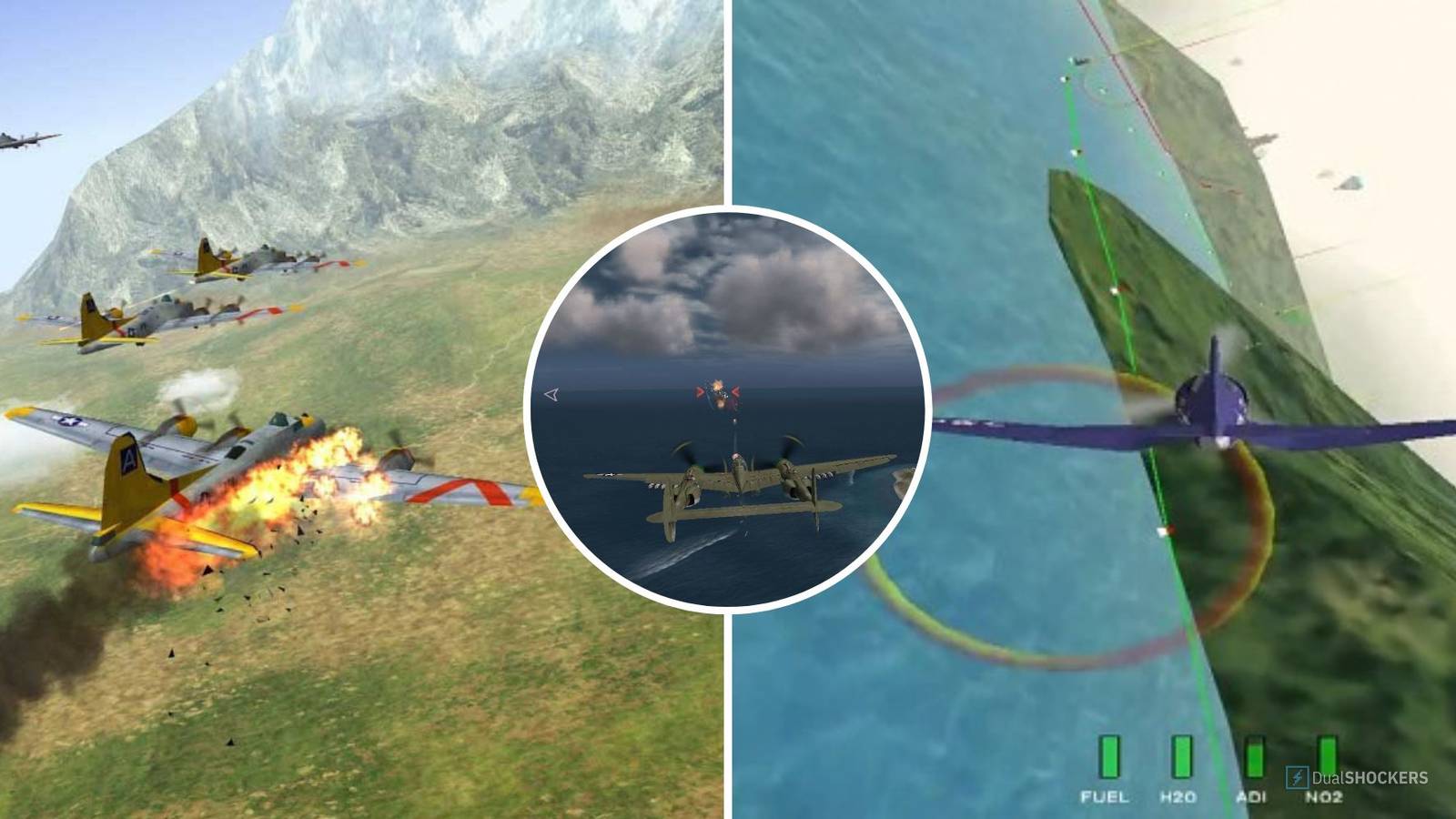Click the white arrow marker in circular inset
The image size is (1456, 819).
(x=551, y=395)
